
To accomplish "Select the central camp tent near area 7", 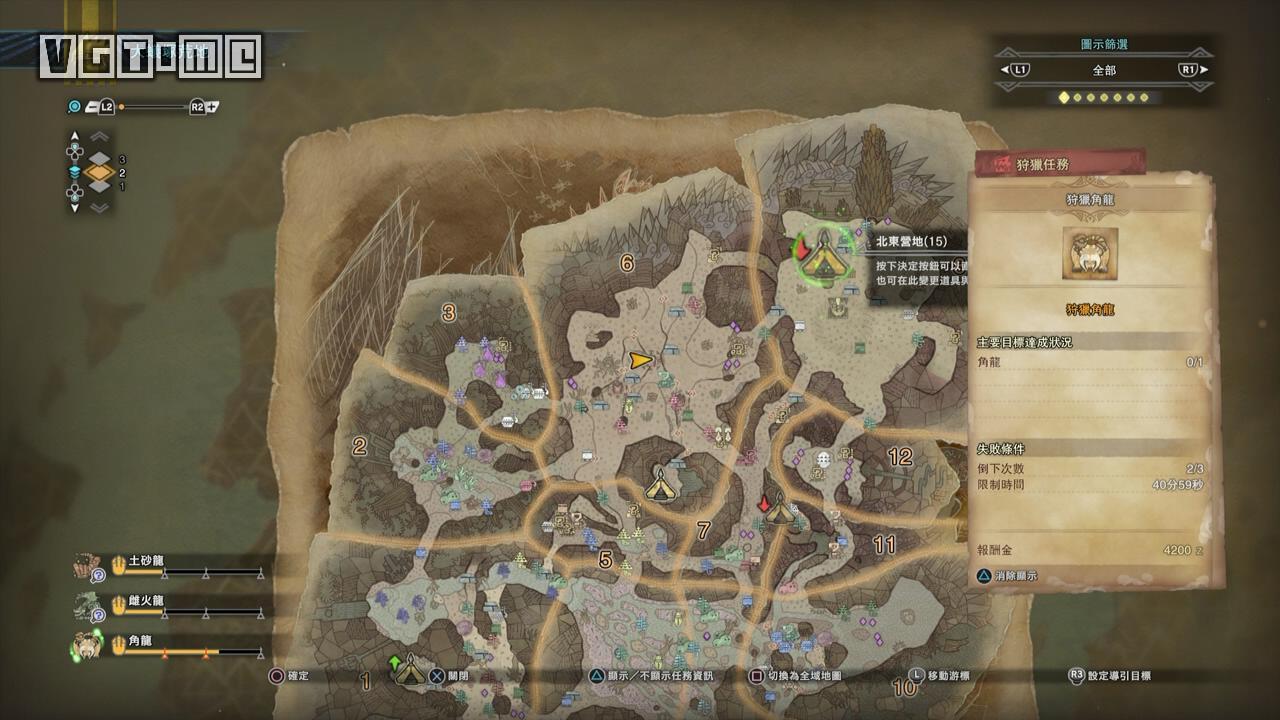I will point(659,483).
